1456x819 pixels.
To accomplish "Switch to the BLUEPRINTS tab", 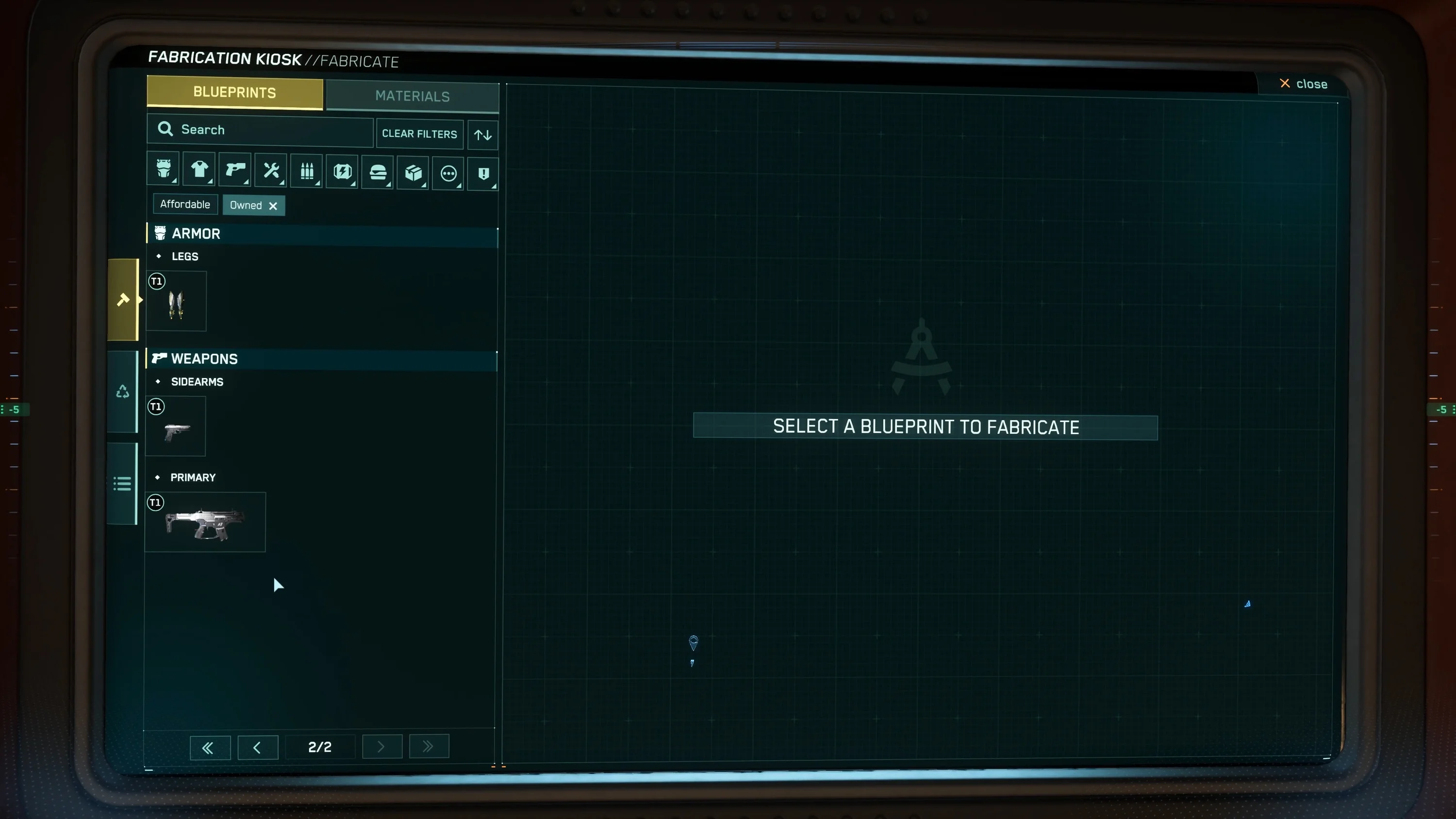I will click(x=234, y=92).
